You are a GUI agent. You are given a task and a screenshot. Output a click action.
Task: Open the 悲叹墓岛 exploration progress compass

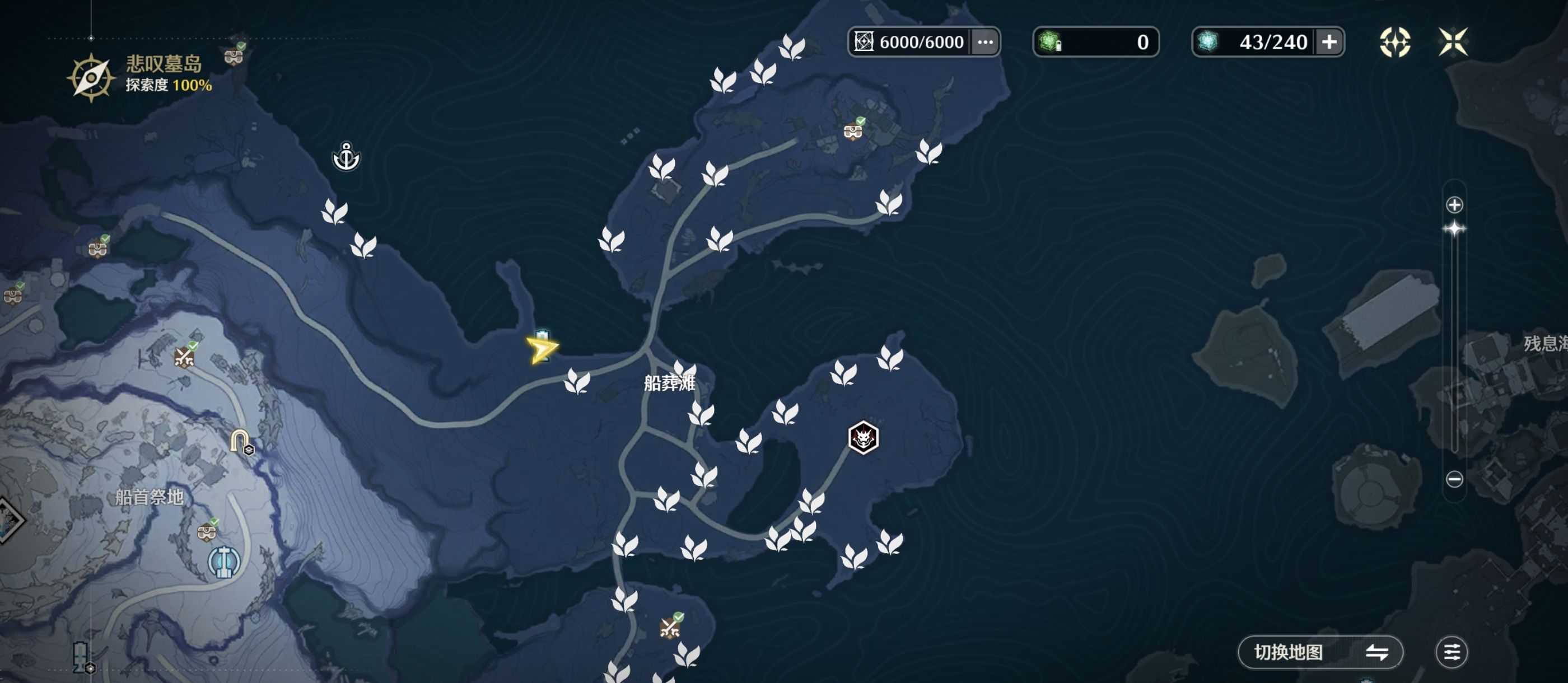tap(91, 77)
